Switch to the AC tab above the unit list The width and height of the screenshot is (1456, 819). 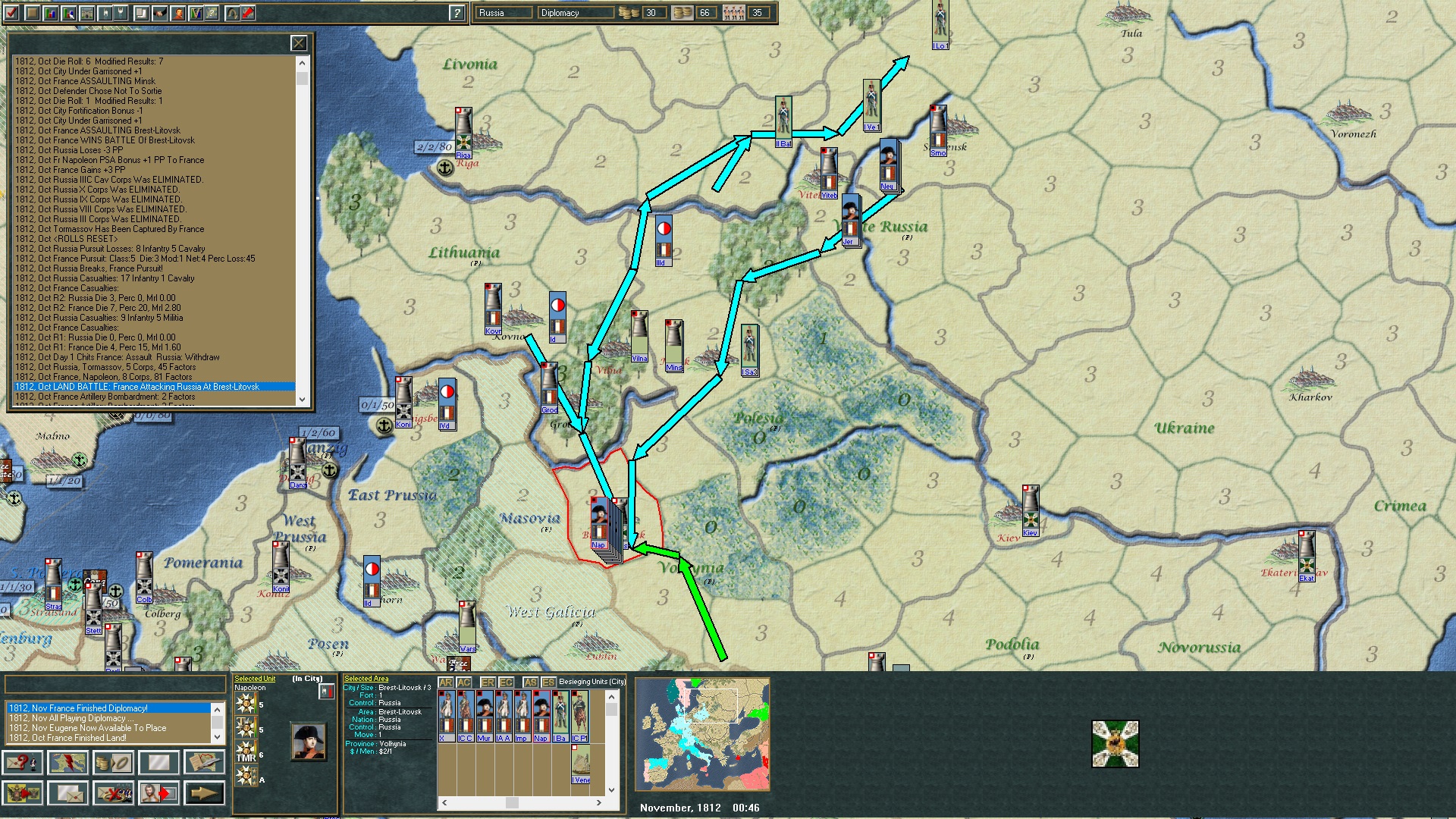[x=464, y=683]
